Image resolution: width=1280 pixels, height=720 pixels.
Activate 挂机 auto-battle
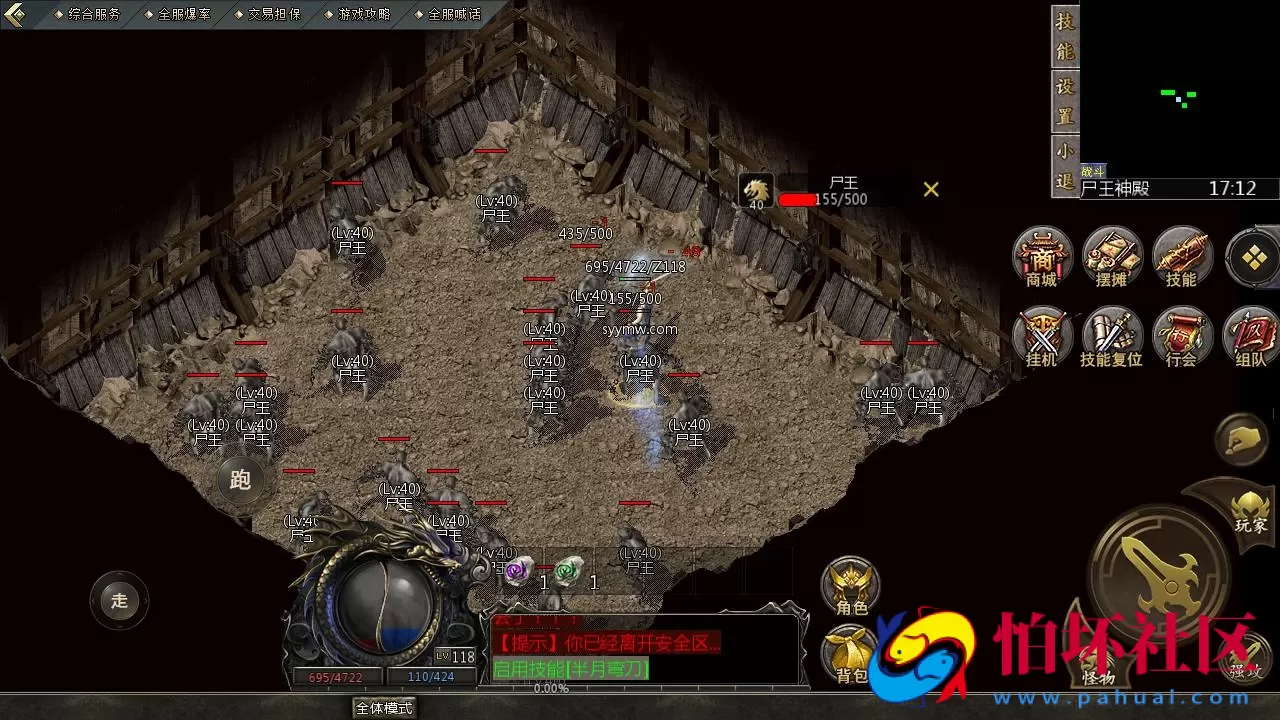pyautogui.click(x=1042, y=337)
